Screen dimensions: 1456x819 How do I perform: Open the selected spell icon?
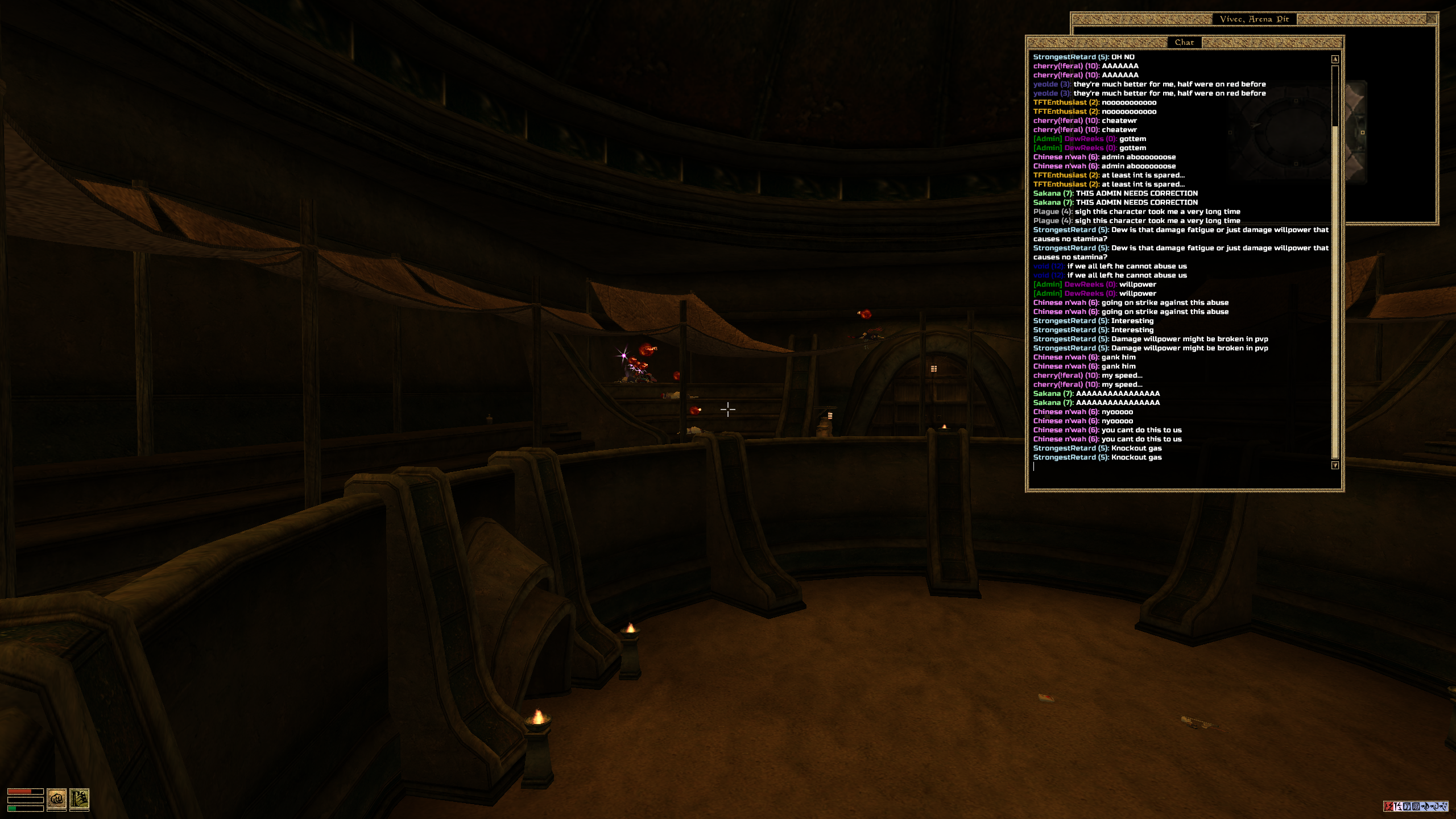79,799
